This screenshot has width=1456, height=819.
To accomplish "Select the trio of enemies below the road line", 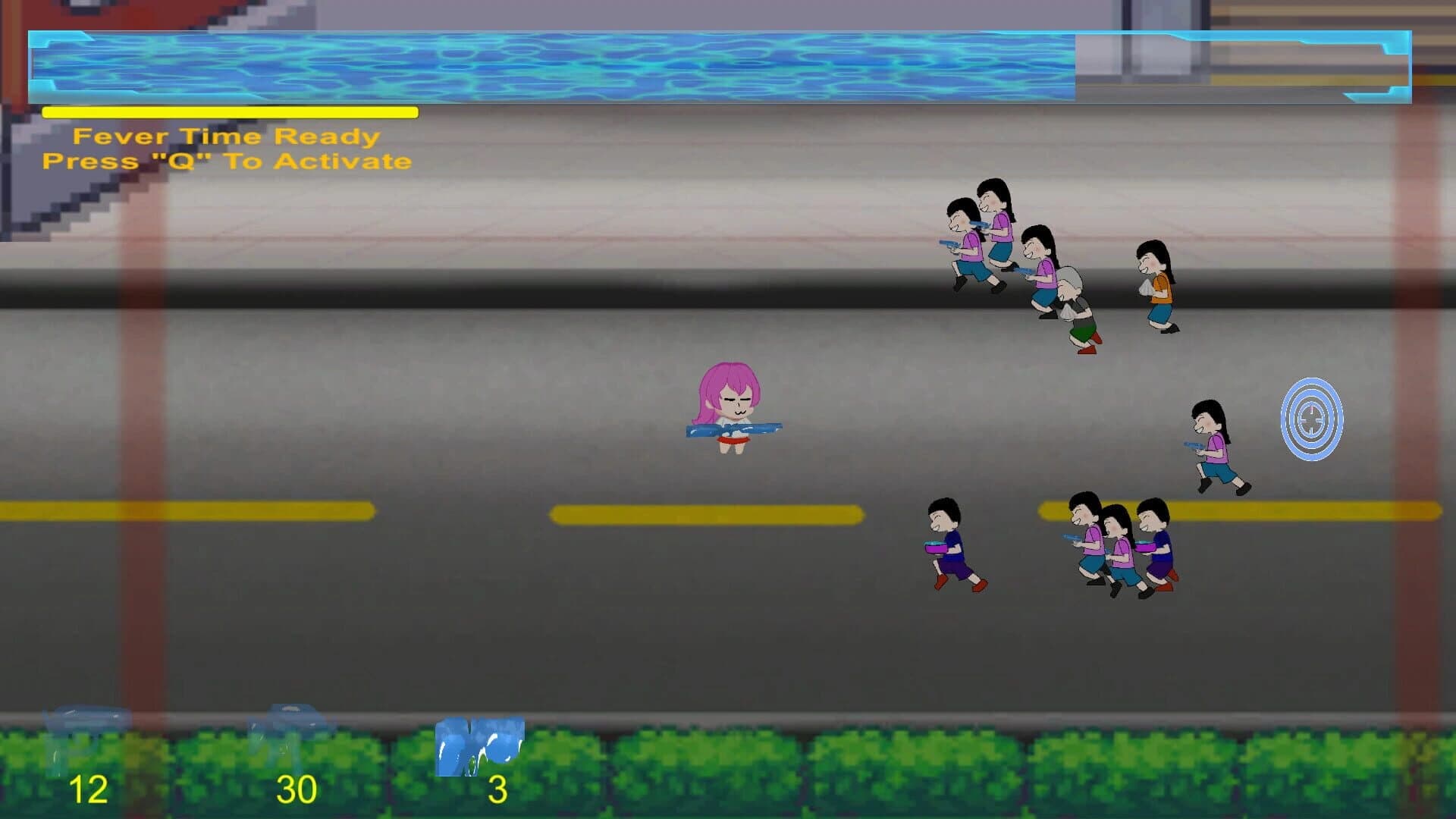I will tap(1115, 542).
